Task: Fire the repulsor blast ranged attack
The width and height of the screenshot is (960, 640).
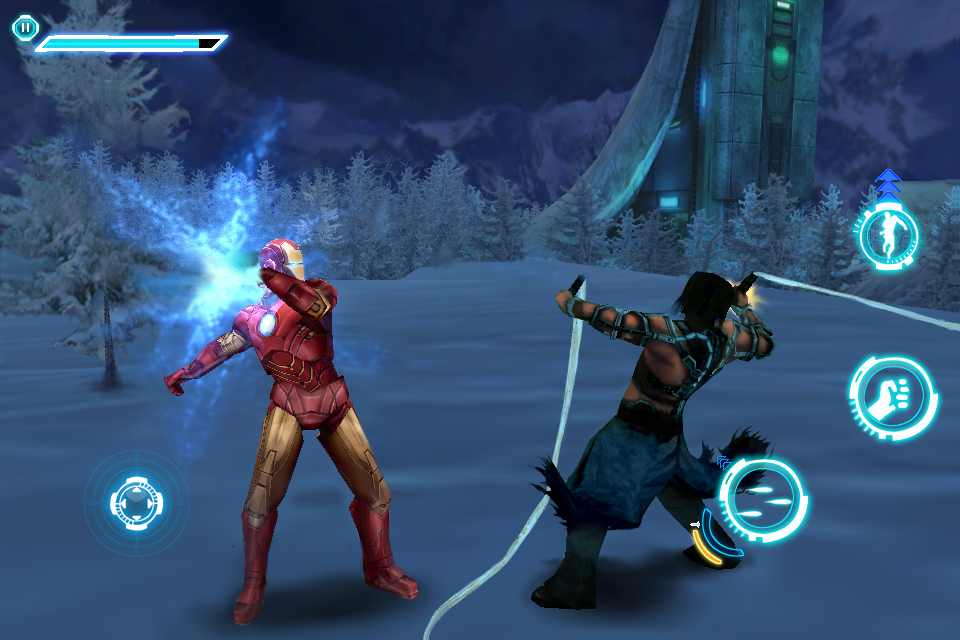Action: pos(763,499)
